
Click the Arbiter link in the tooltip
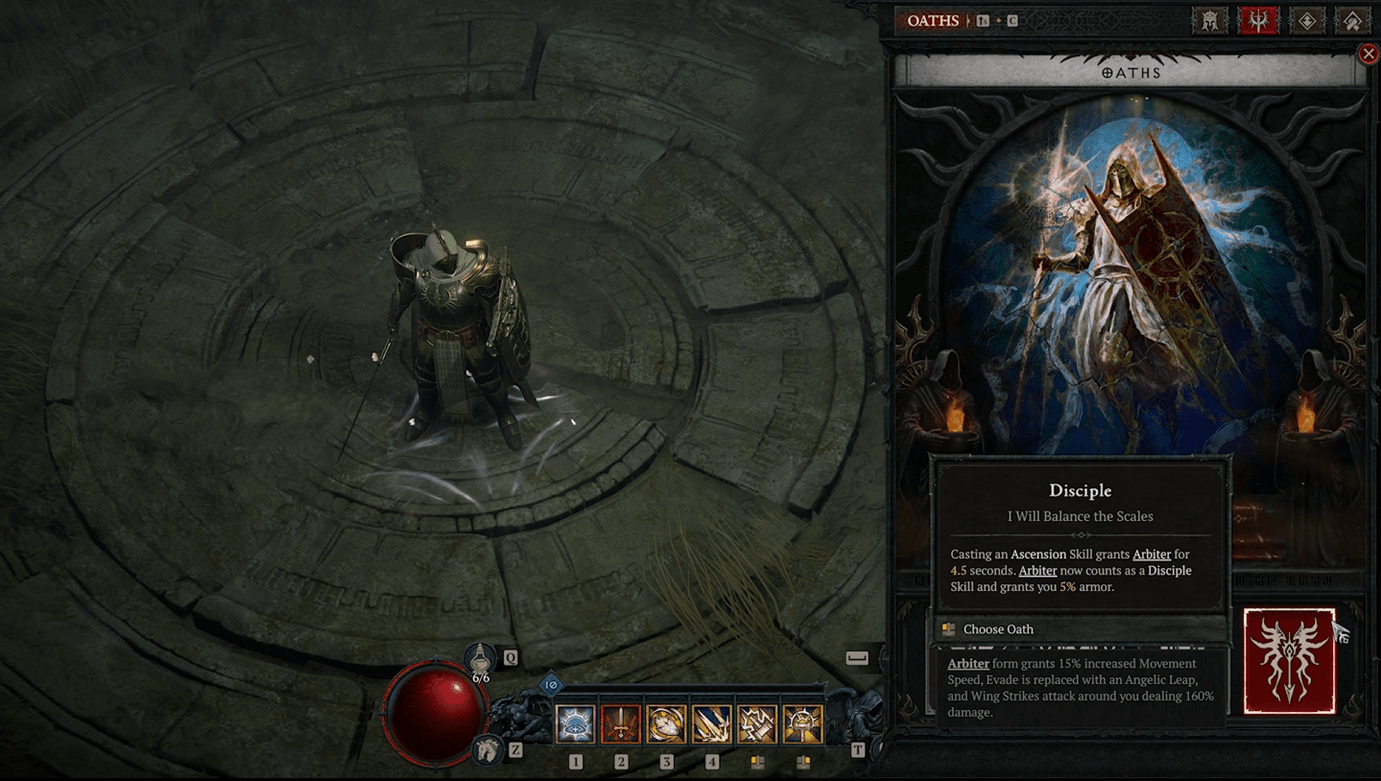pos(1151,554)
